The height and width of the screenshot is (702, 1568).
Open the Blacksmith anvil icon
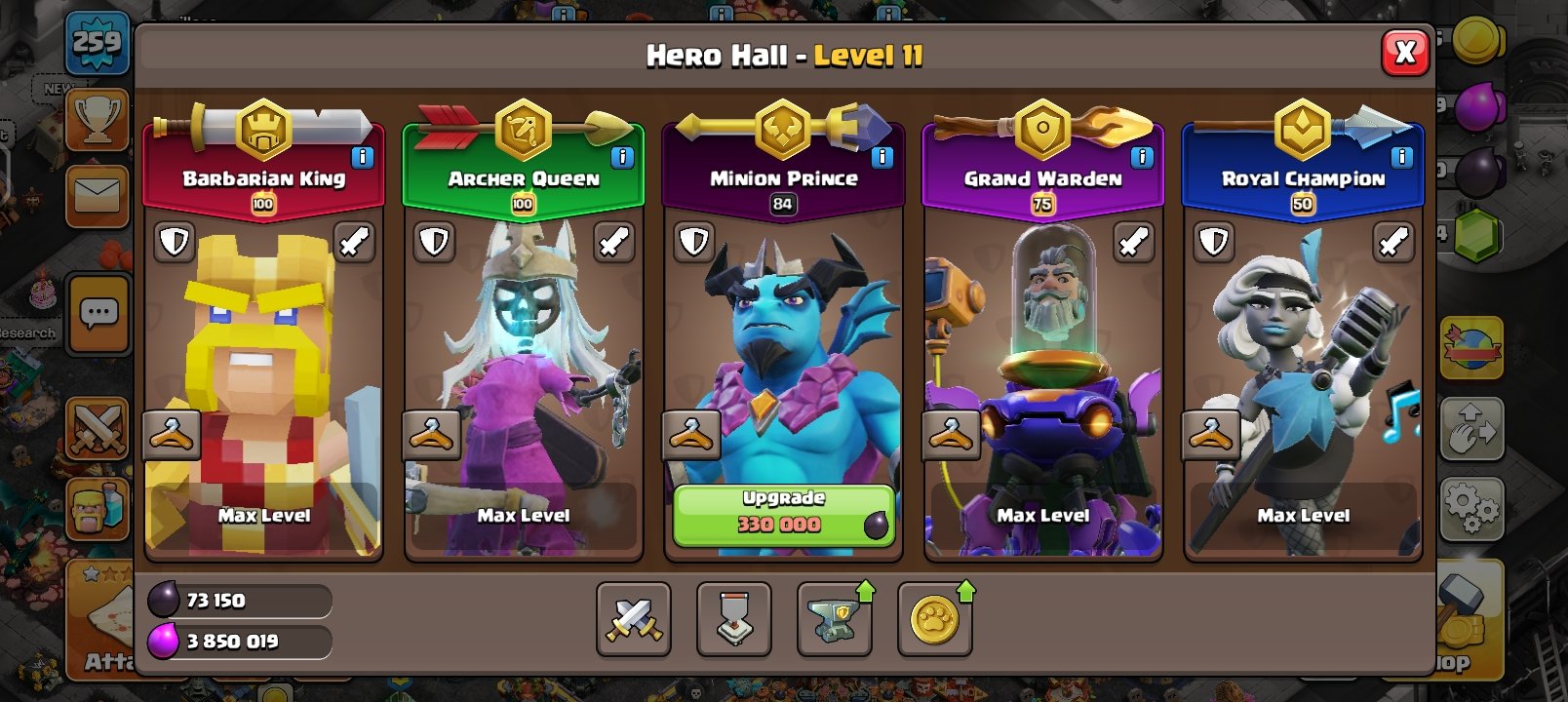835,621
